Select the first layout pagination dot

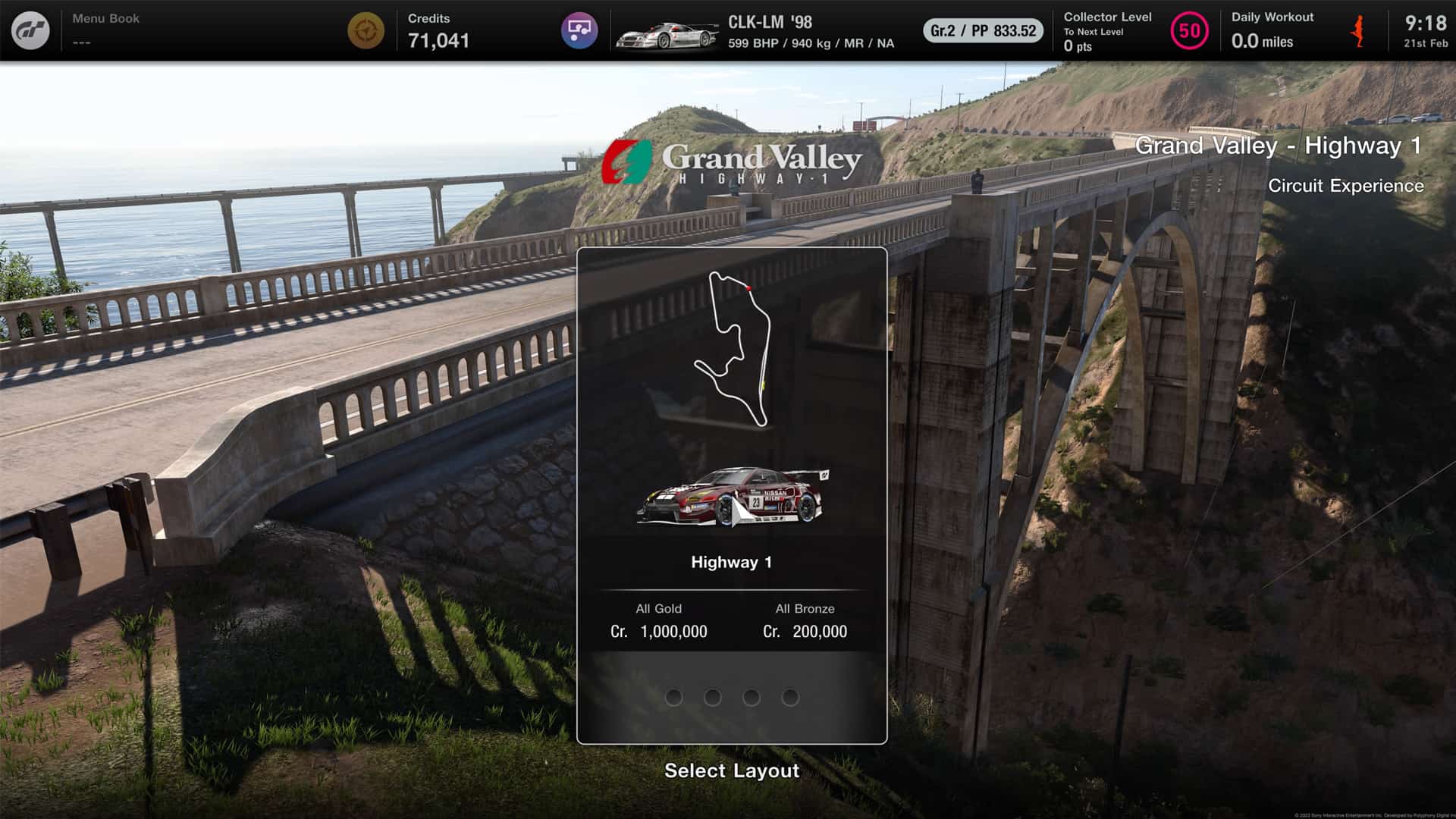click(675, 697)
